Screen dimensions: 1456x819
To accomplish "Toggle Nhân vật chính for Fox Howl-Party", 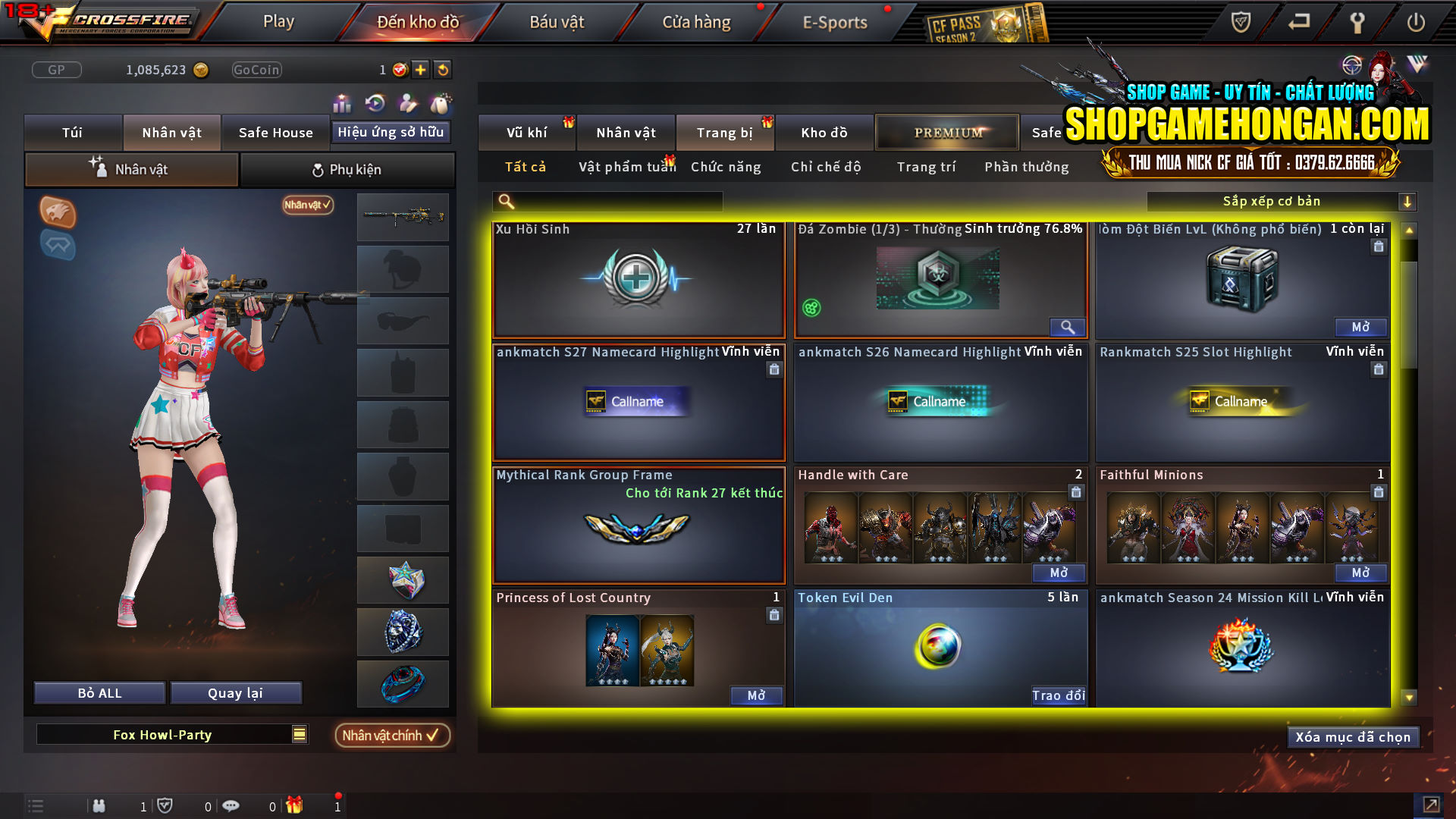I will pos(392,735).
